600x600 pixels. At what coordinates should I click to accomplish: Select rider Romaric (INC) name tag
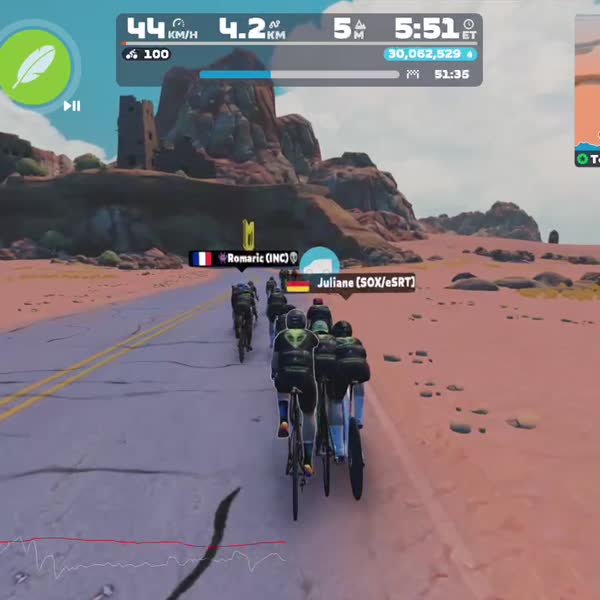tap(245, 258)
